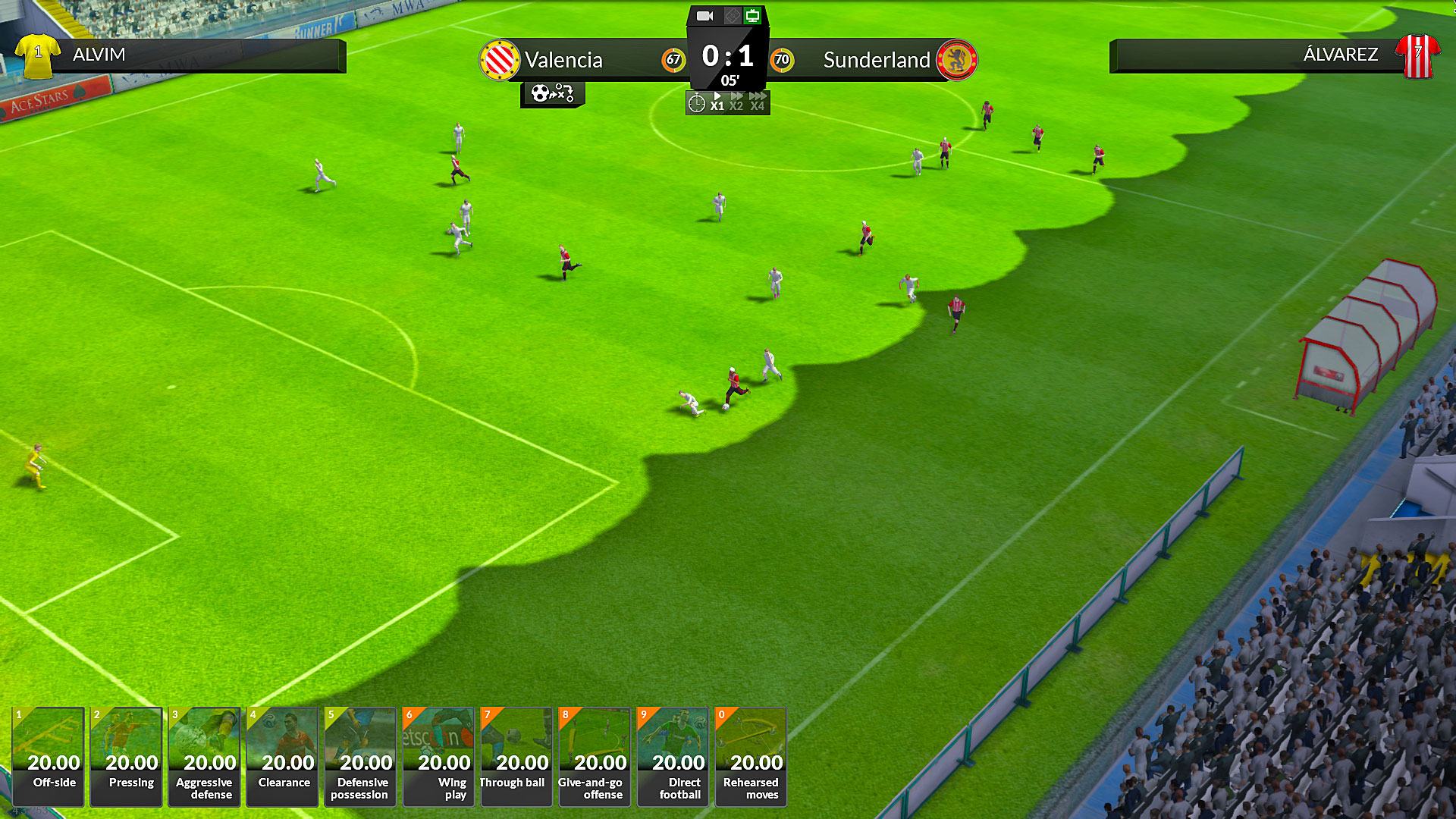
Task: Choose the Rehearsed moves card
Action: (x=751, y=756)
